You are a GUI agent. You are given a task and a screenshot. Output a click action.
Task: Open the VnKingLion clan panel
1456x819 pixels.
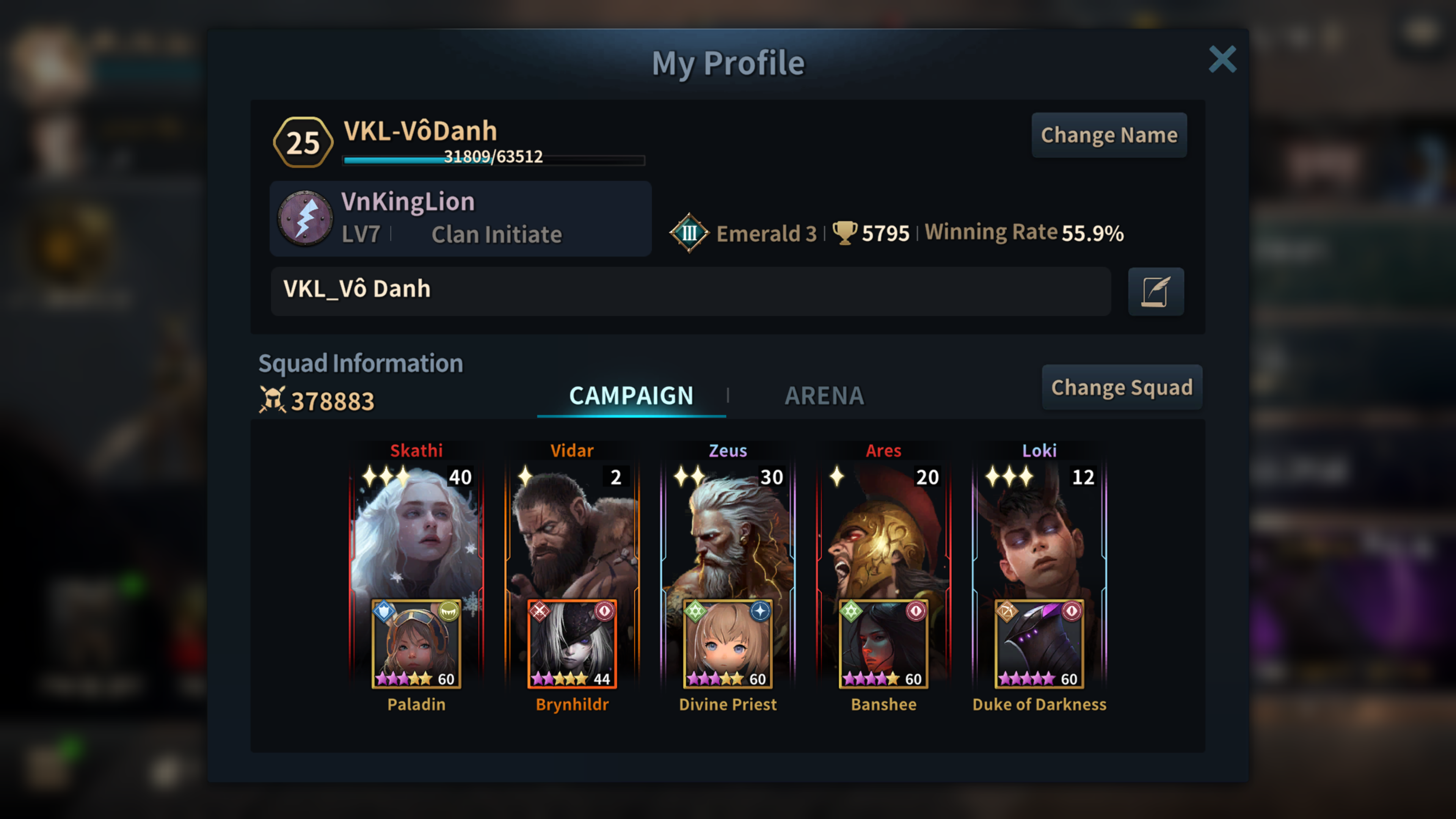click(x=460, y=218)
